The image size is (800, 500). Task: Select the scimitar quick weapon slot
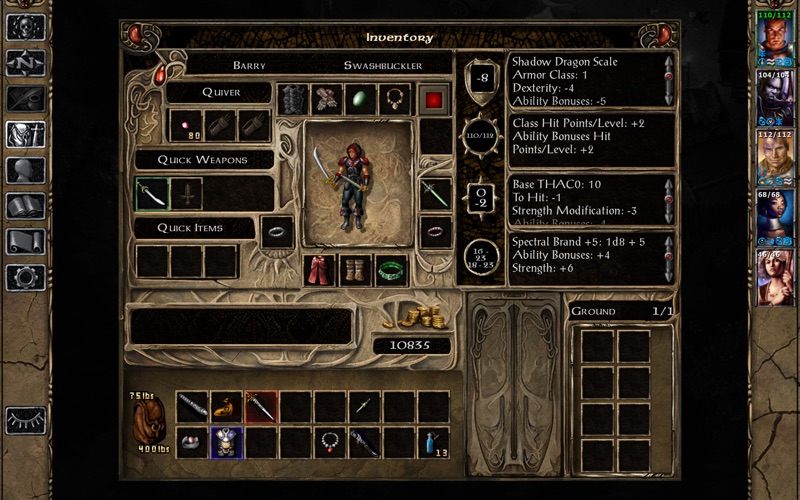[x=152, y=193]
